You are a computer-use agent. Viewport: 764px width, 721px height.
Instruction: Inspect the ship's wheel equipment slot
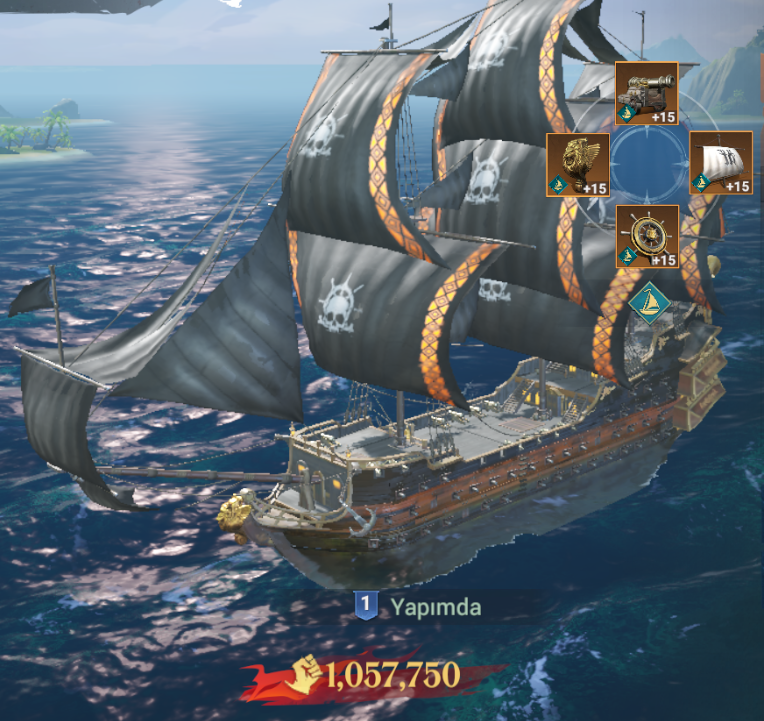pyautogui.click(x=647, y=236)
